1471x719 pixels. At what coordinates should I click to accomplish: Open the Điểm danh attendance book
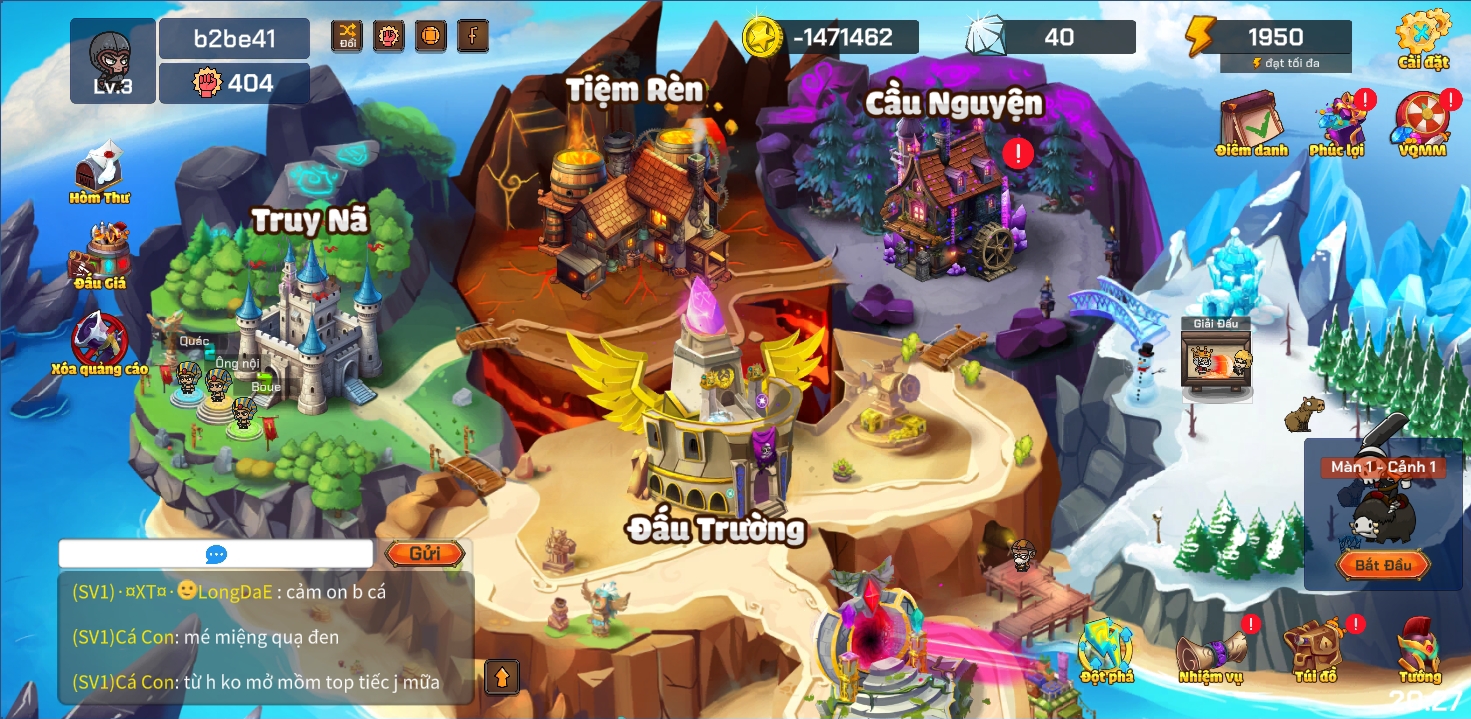1250,122
